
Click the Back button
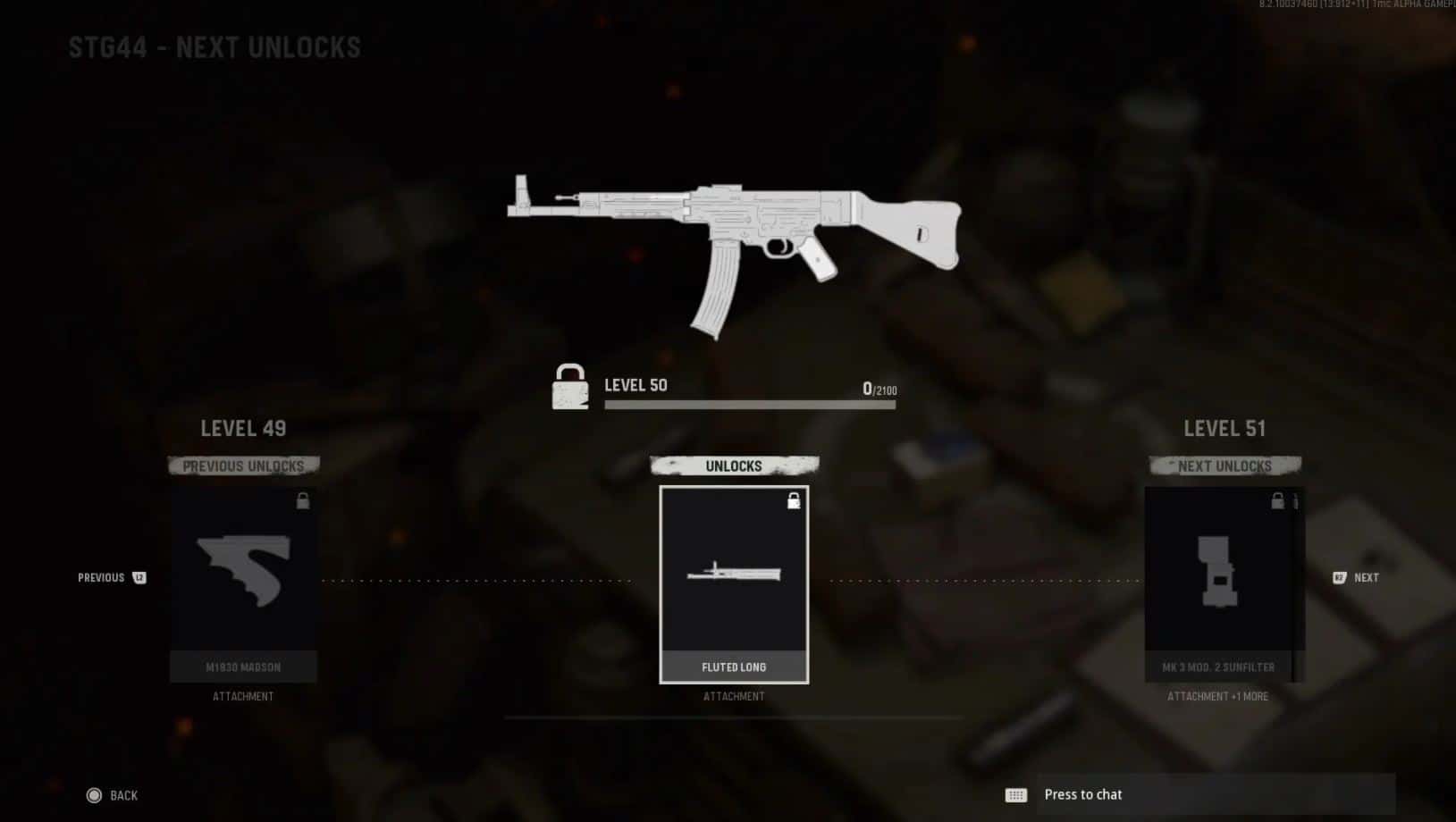click(123, 794)
